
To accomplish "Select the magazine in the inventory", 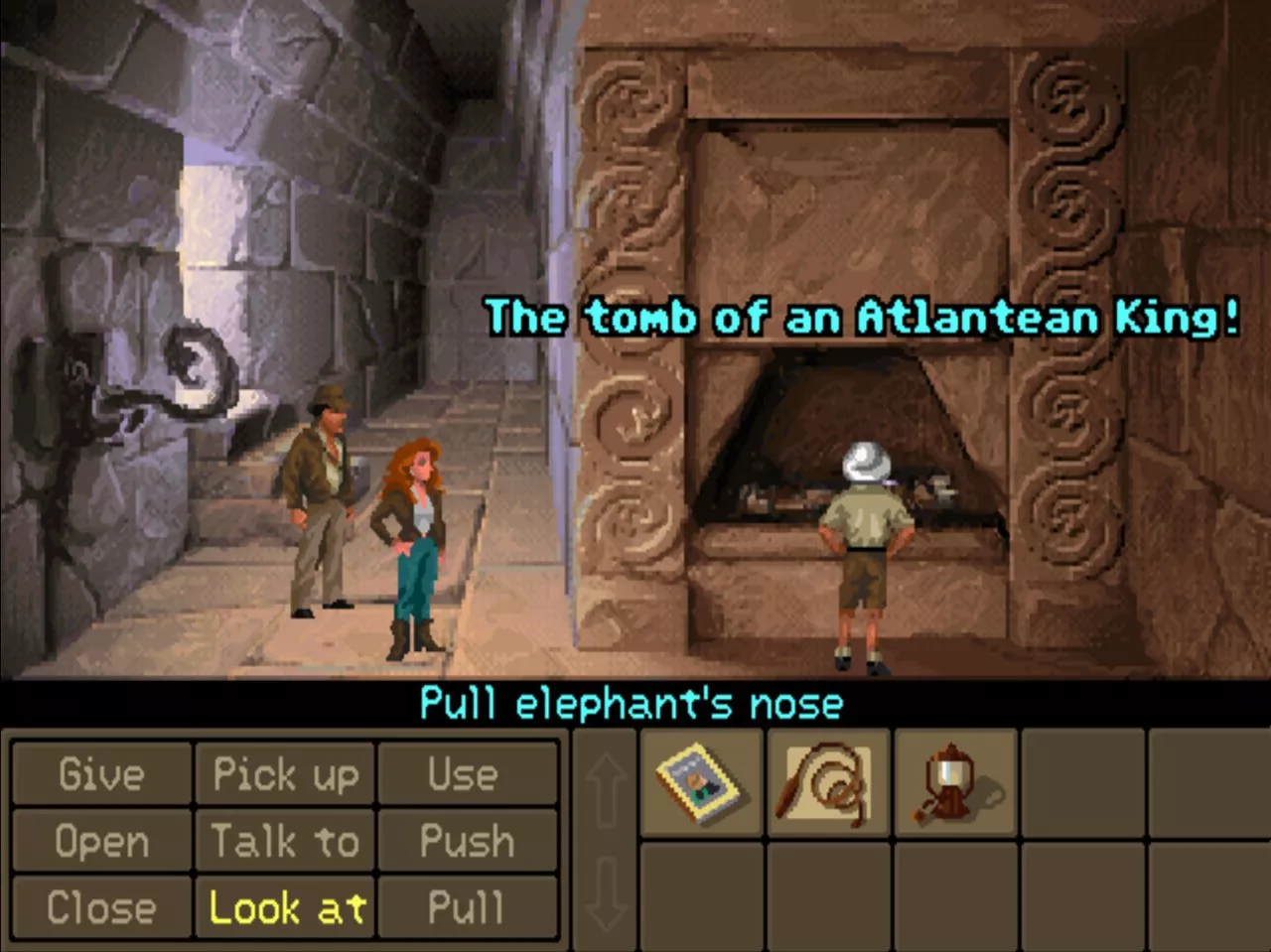I will (701, 783).
